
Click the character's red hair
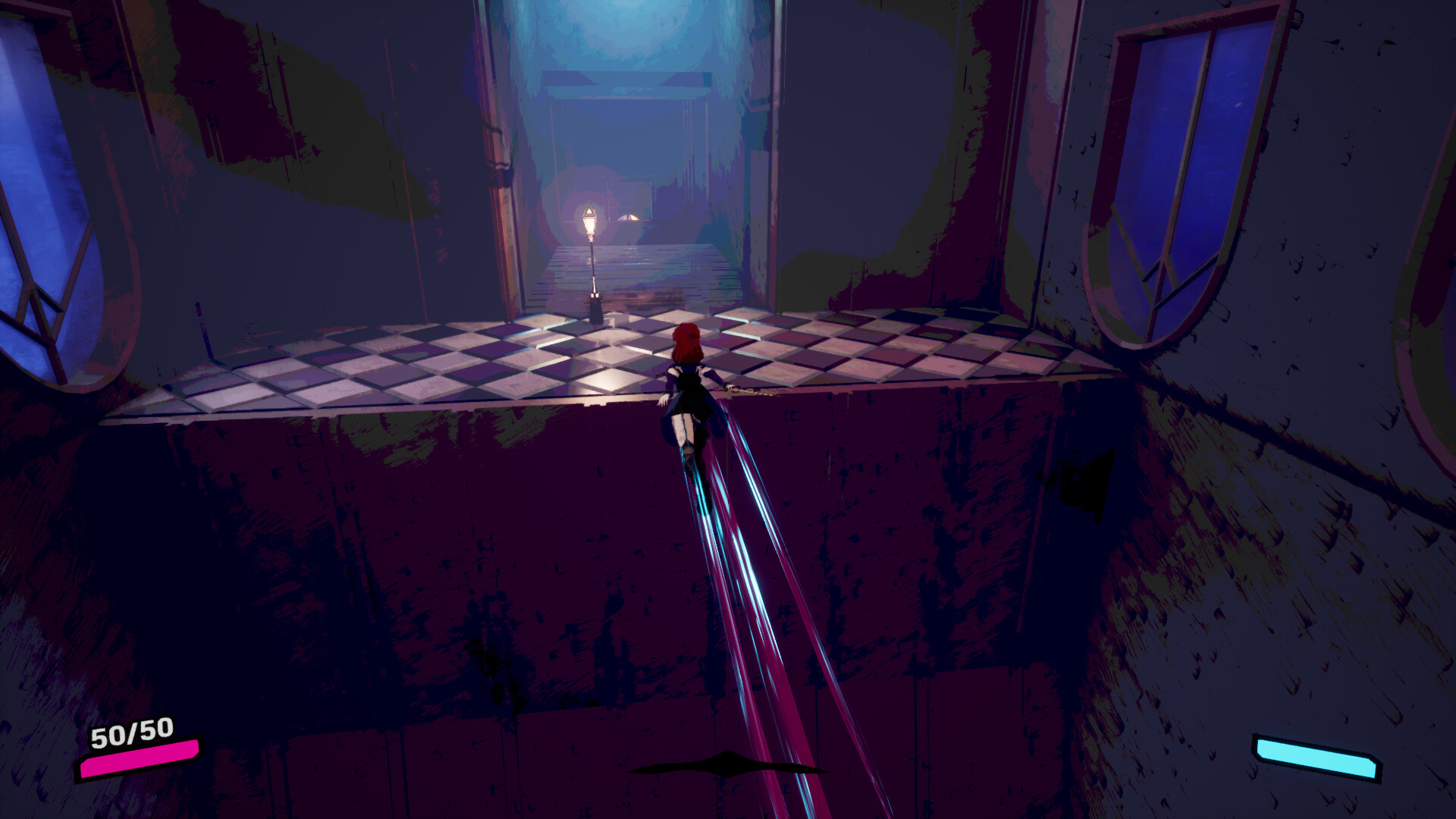tap(687, 341)
